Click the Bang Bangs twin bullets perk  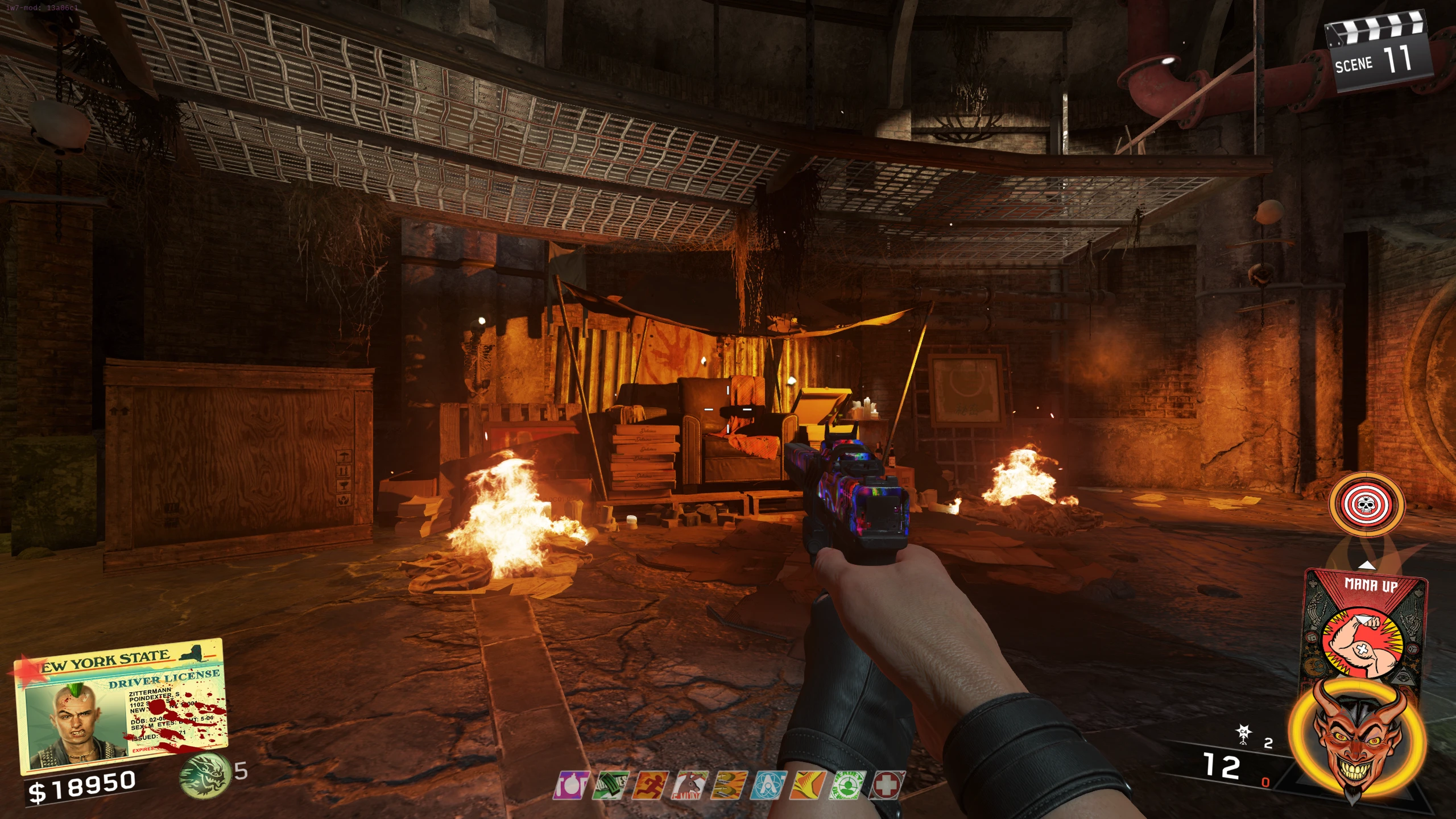pyautogui.click(x=730, y=785)
